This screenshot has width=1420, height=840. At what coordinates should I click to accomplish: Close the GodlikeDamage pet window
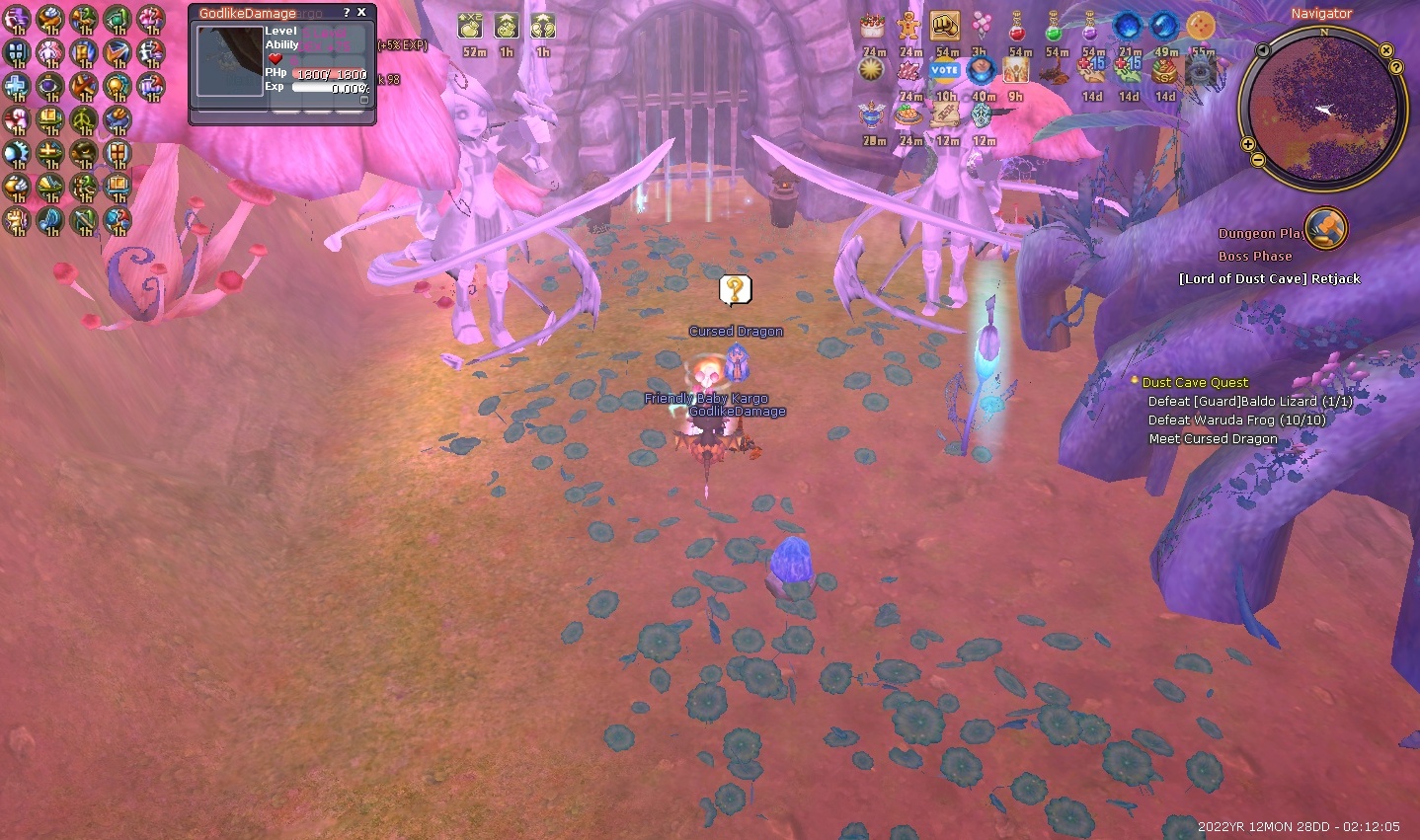(361, 13)
